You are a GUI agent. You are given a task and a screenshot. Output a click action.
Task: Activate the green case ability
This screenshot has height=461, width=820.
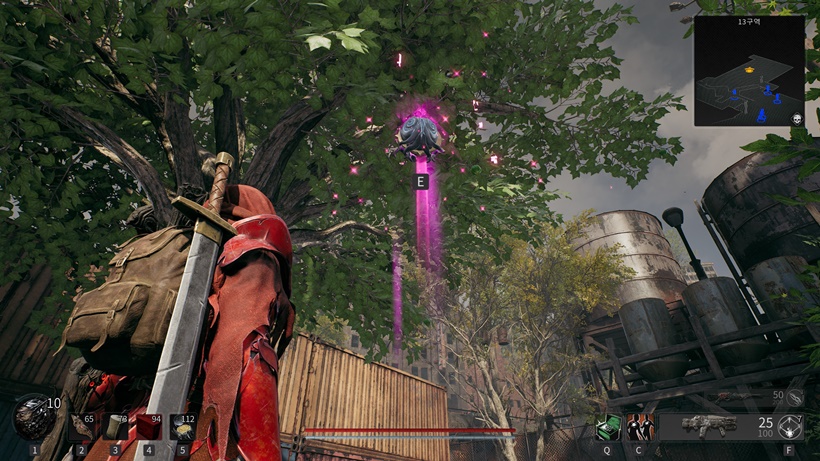tap(607, 427)
